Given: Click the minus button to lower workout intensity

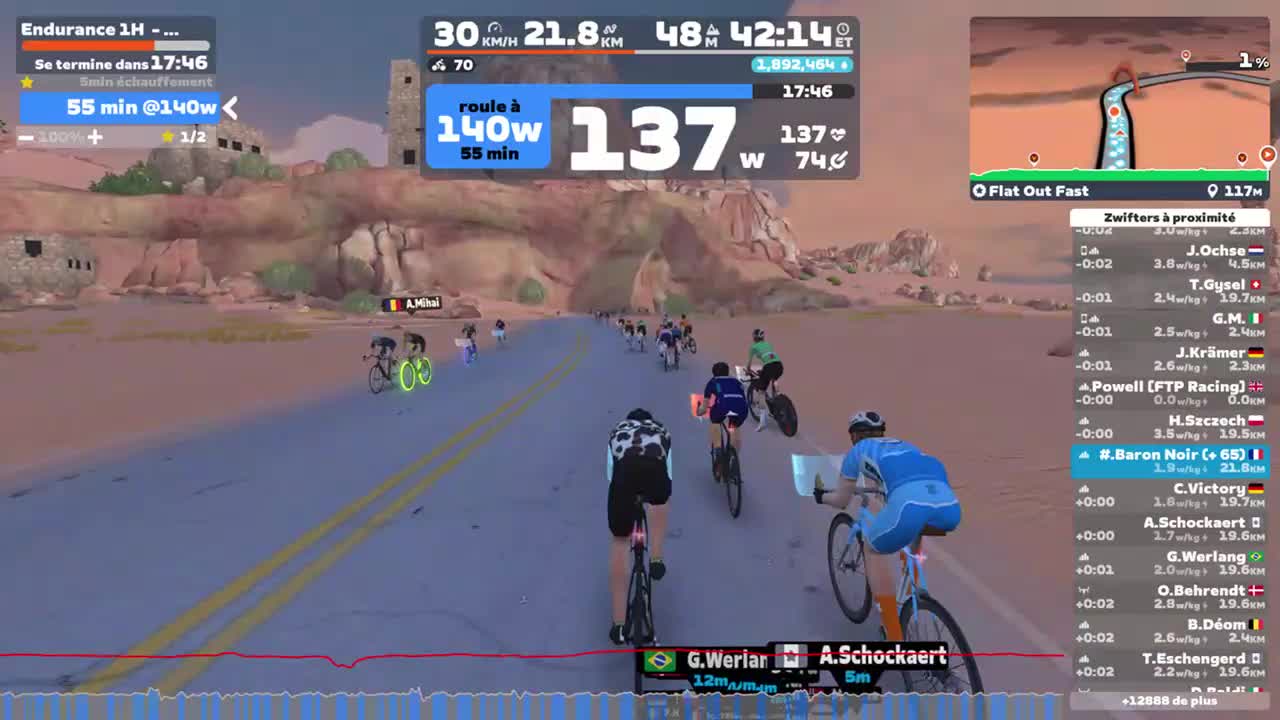Looking at the screenshot, I should 26,137.
